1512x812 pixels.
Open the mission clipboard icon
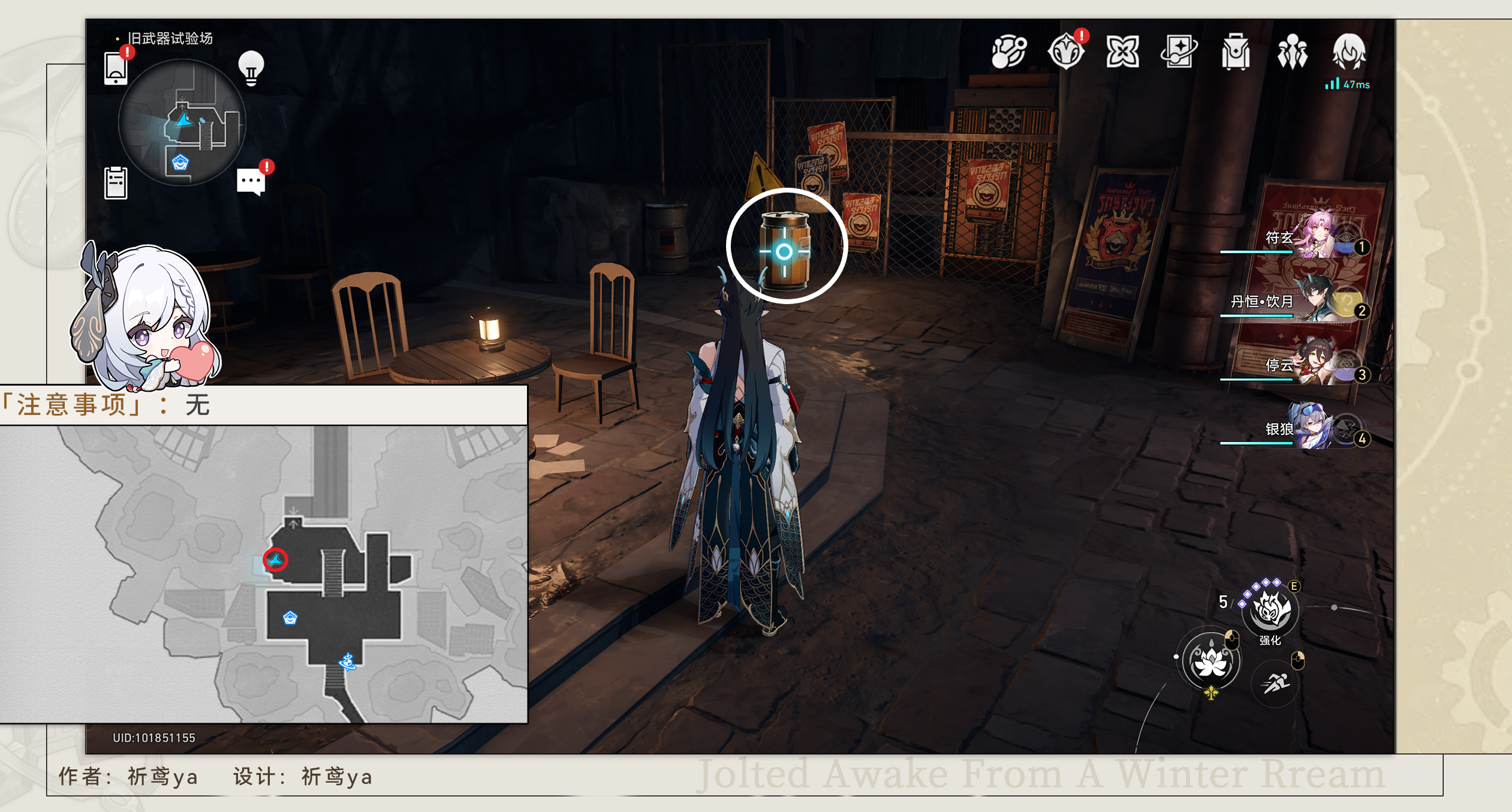click(x=116, y=182)
